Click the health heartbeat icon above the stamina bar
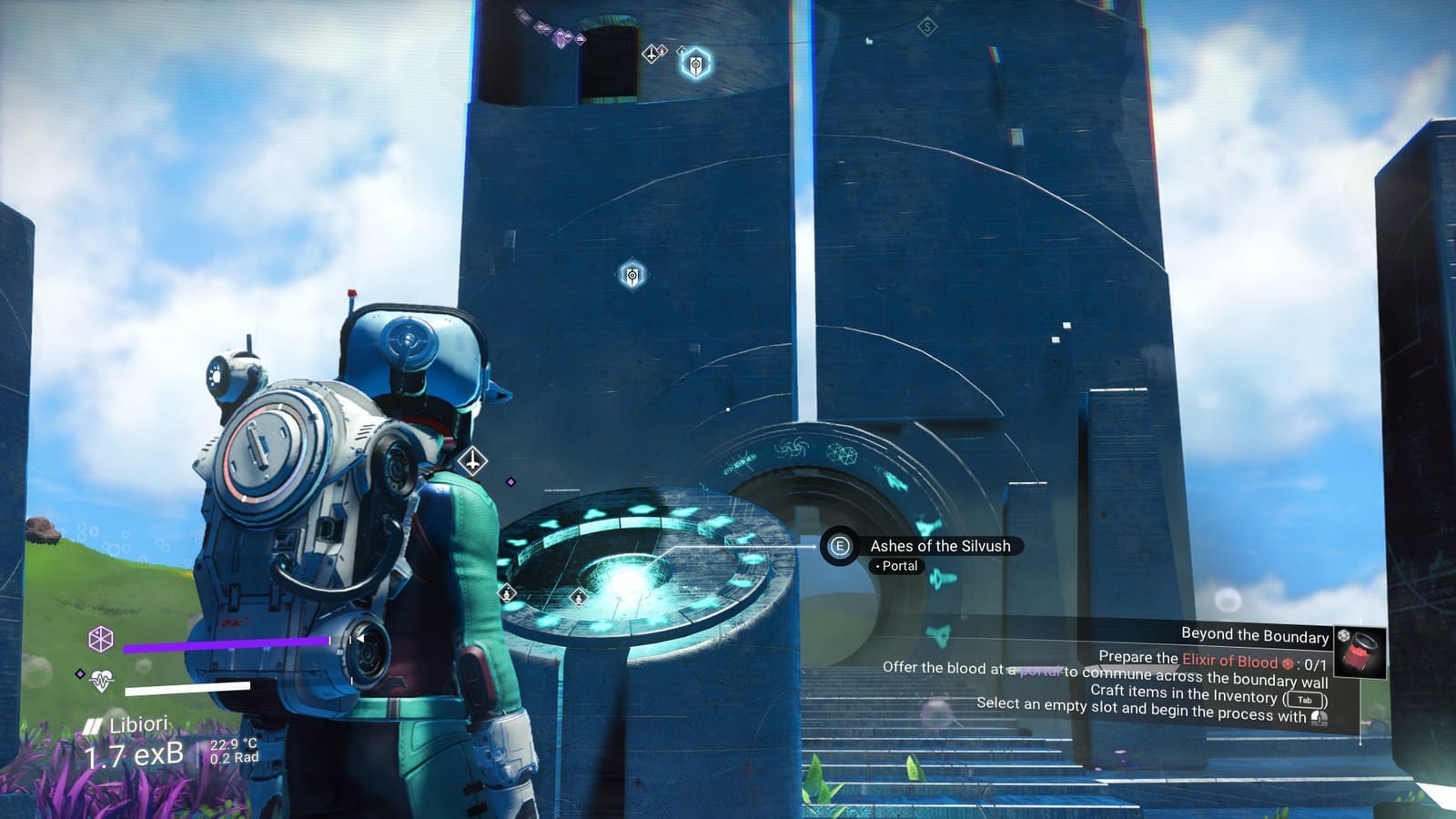 pos(103,680)
